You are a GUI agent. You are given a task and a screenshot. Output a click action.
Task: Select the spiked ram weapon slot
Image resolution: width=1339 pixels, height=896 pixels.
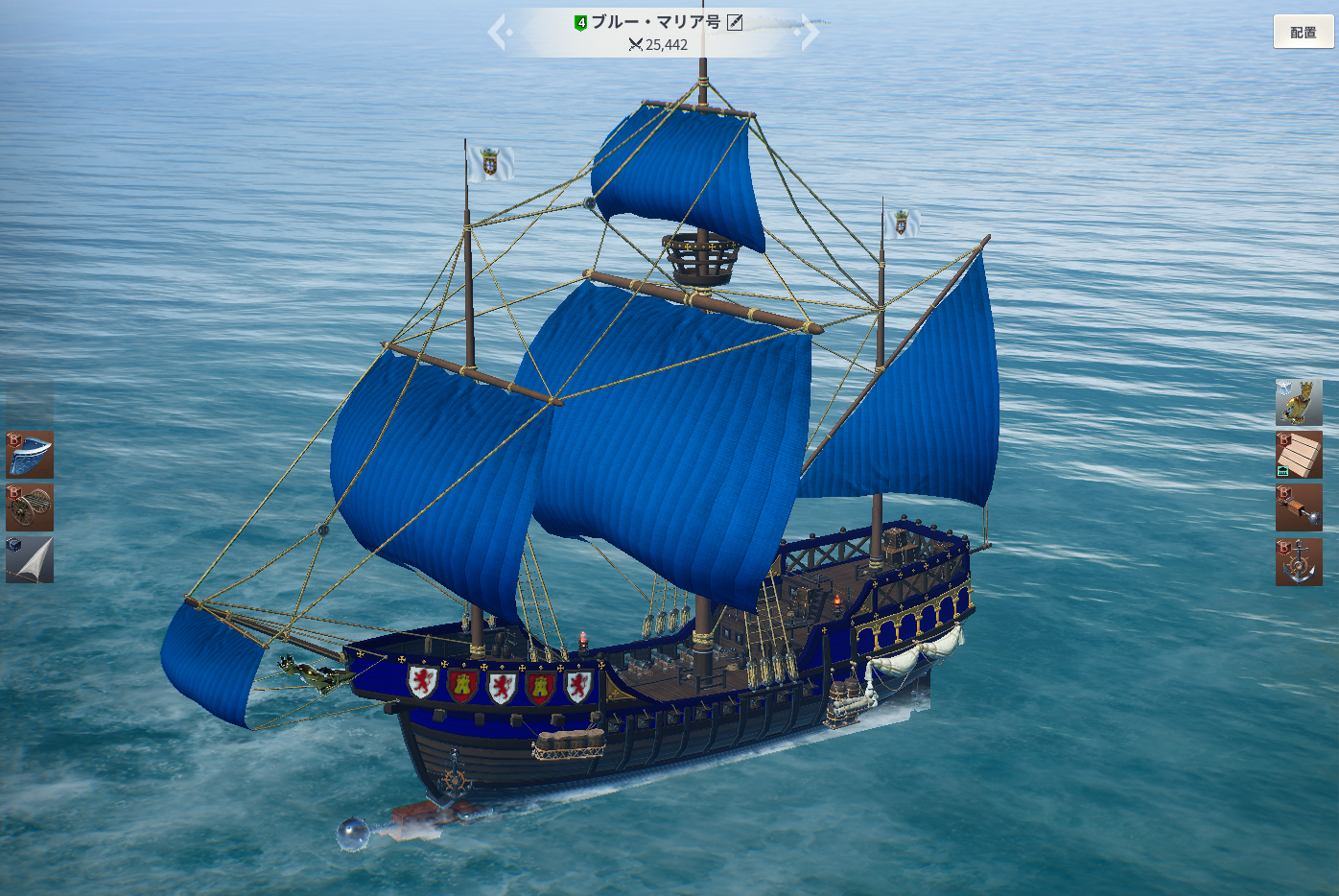(x=1299, y=507)
